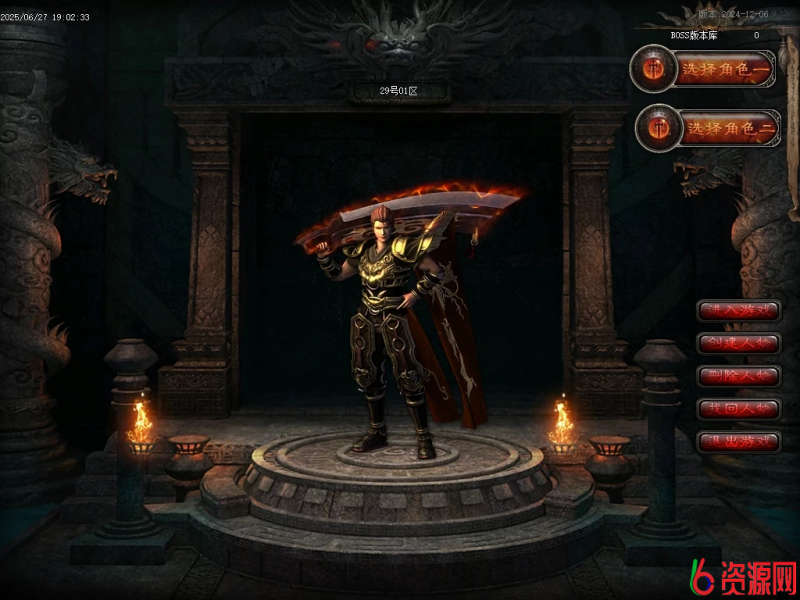Screen dimensions: 800x600
Task: Recover a character with 找回人物
Action: click(x=739, y=409)
